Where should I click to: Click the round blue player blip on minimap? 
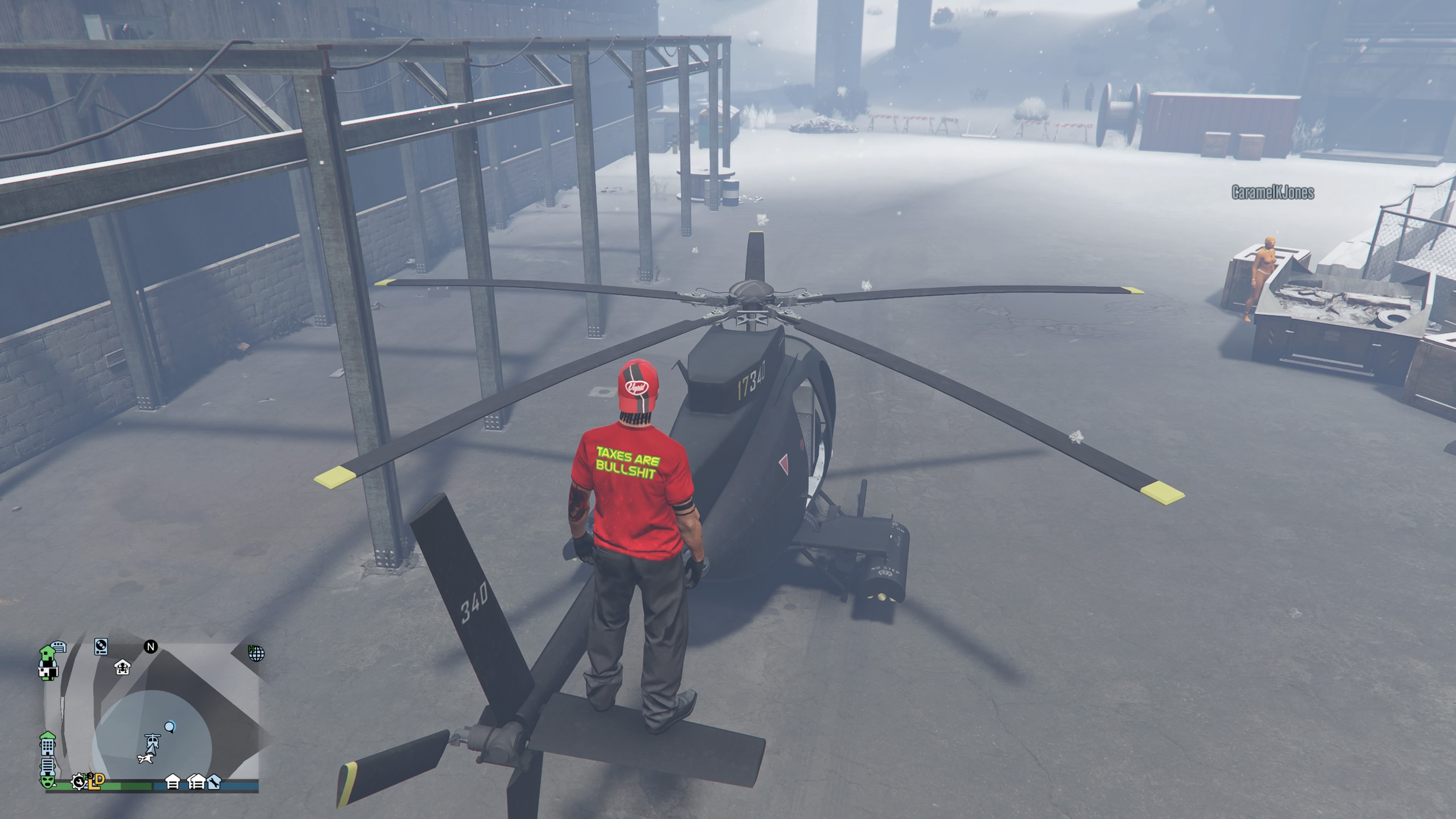click(169, 726)
